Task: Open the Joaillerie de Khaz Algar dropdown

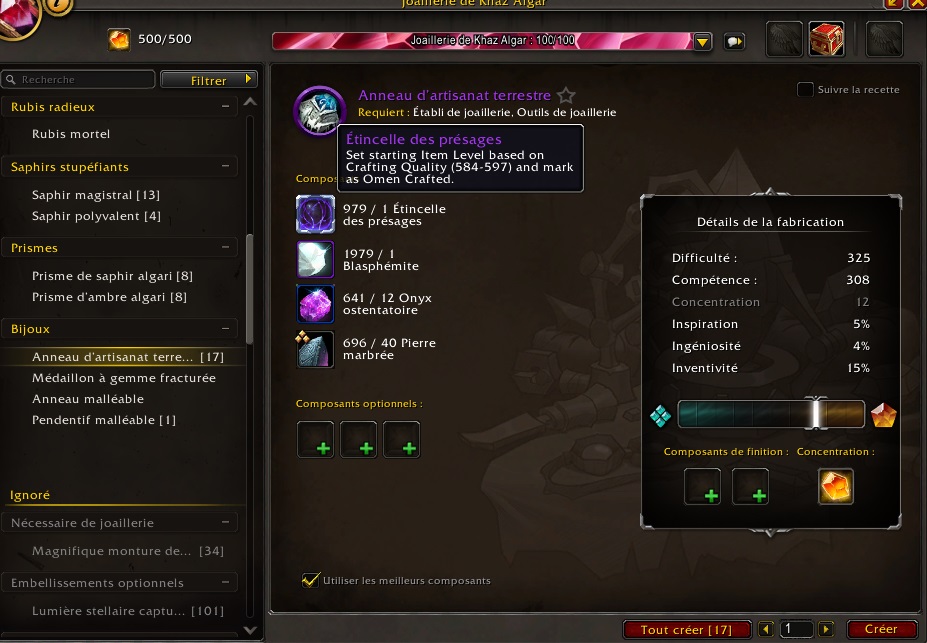Action: pos(703,42)
